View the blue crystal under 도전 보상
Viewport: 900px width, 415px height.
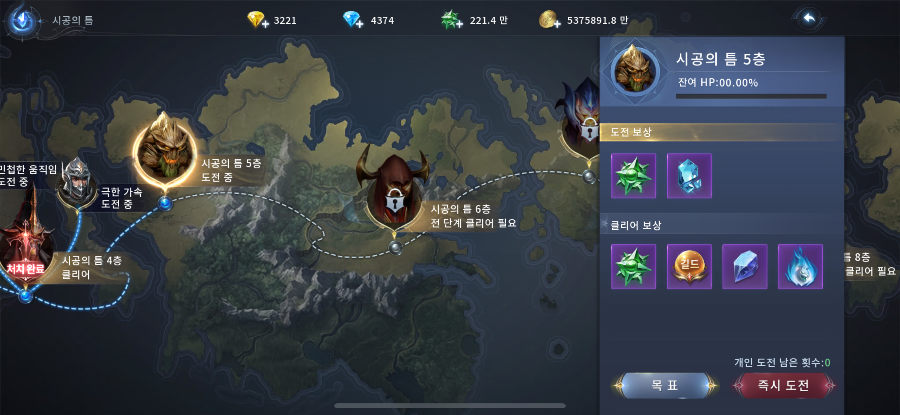(x=689, y=175)
